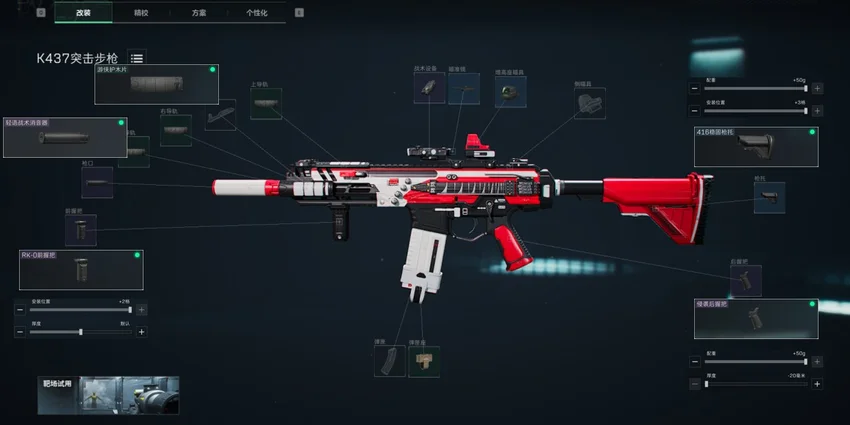This screenshot has height=425, width=850.
Task: Decrease the rear grip 厚度 with minus
Action: [694, 383]
